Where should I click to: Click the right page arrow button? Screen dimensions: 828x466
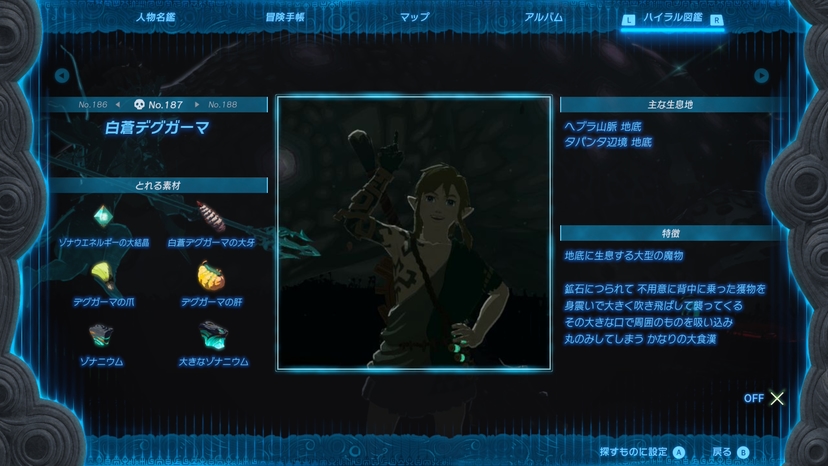[762, 76]
